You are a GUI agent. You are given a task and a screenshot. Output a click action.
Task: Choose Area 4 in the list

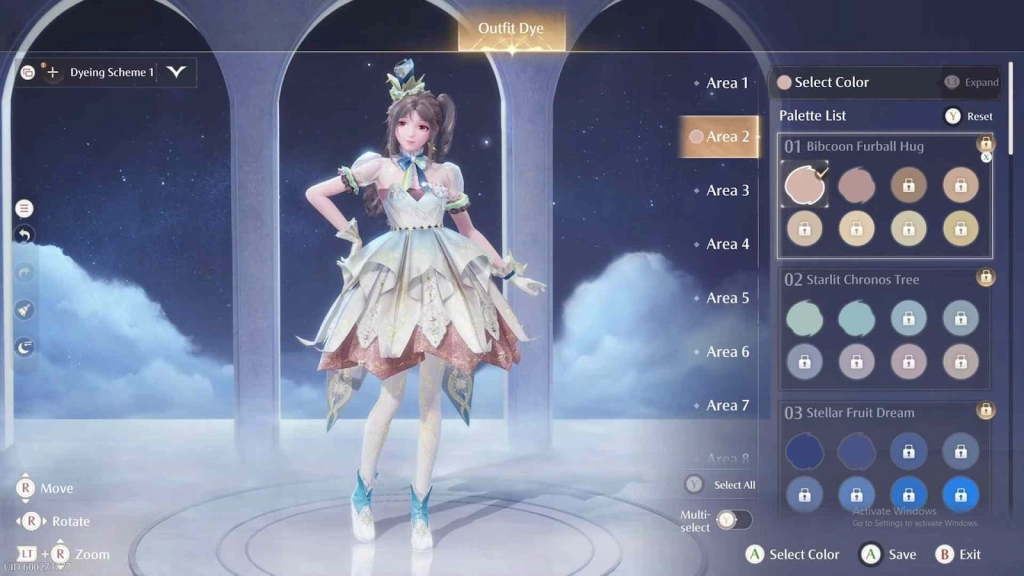click(x=727, y=244)
